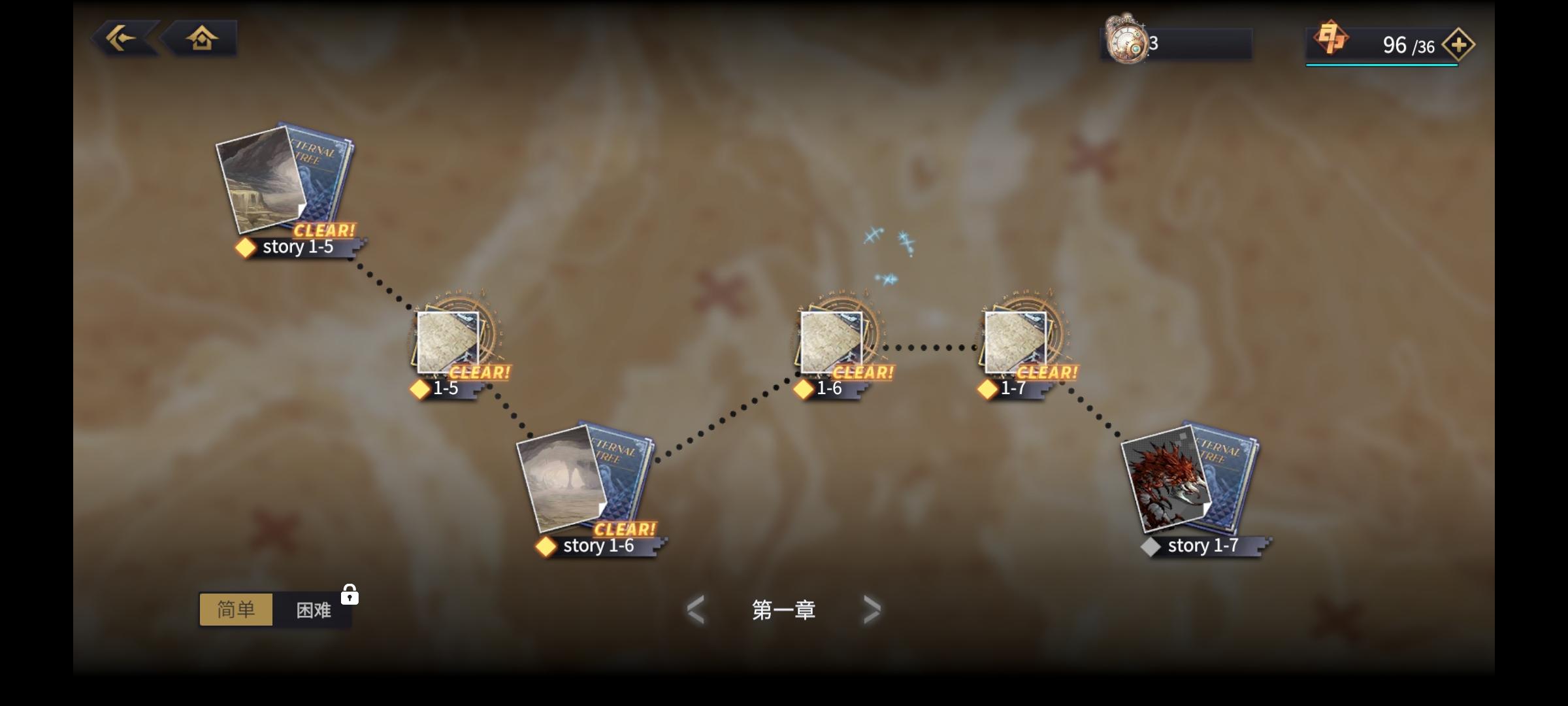Go to previous chapter with left arrow

coord(694,609)
